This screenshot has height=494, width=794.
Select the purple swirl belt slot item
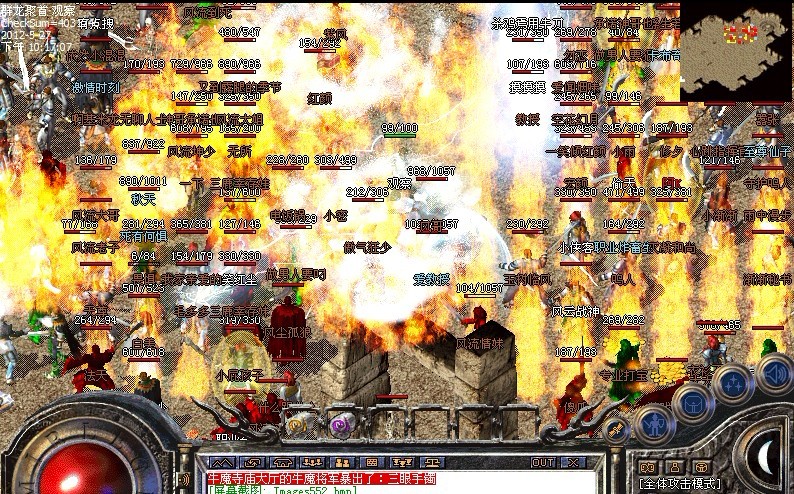tap(342, 424)
